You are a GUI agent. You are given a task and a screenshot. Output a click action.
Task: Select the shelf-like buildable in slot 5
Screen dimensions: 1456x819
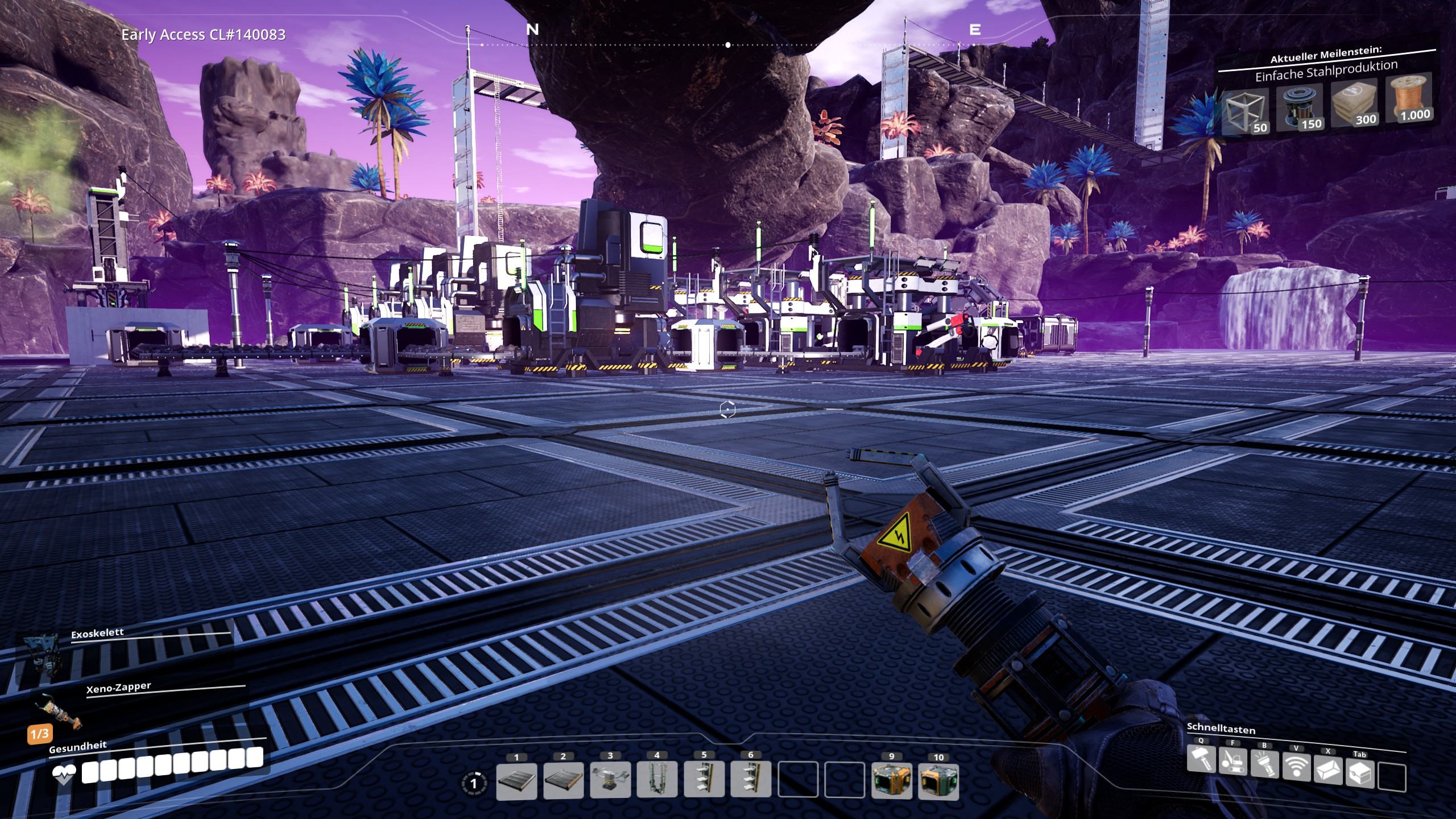click(704, 780)
